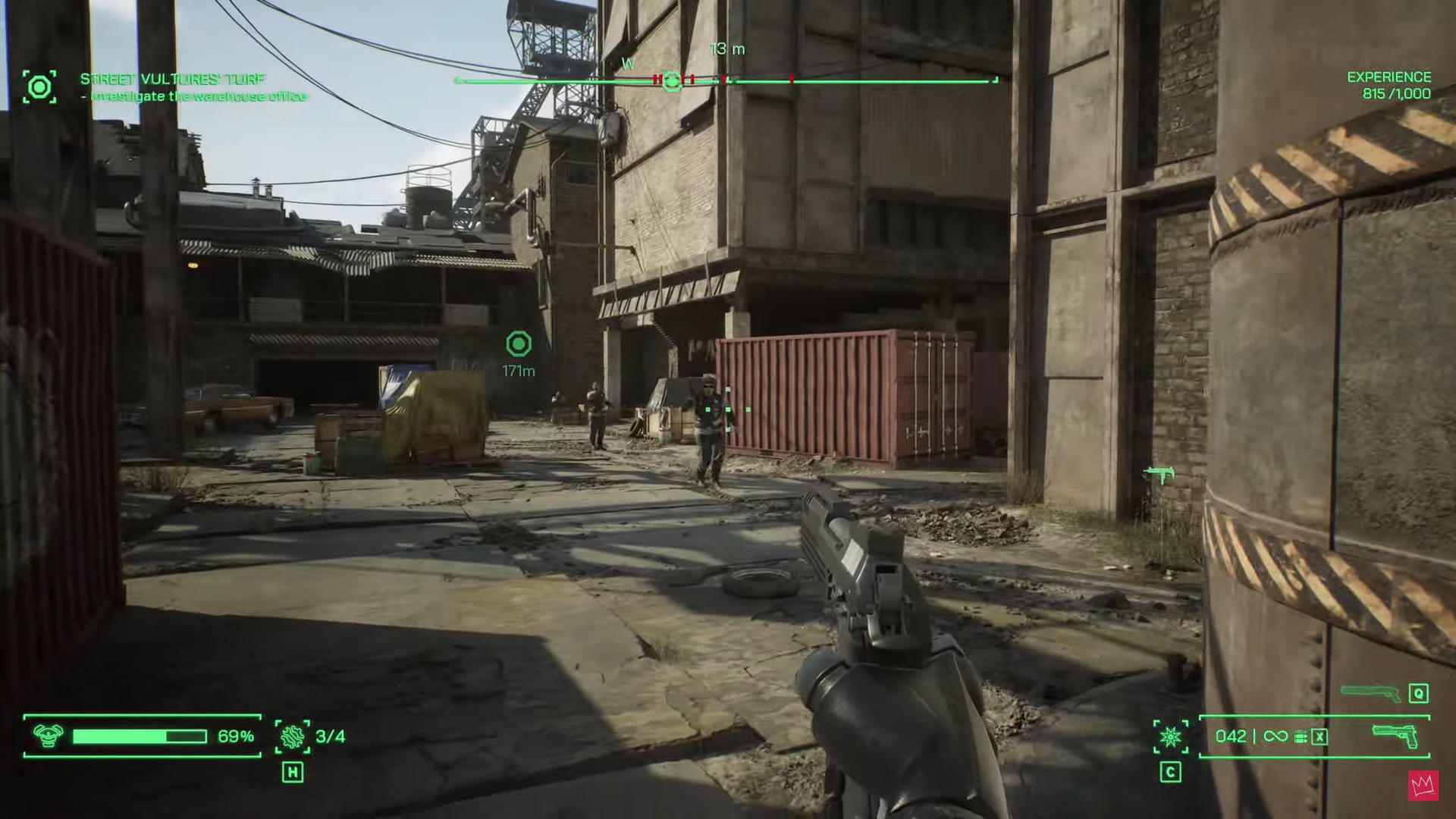Click the W heading label on the compass
This screenshot has height=819, width=1456.
tap(627, 64)
